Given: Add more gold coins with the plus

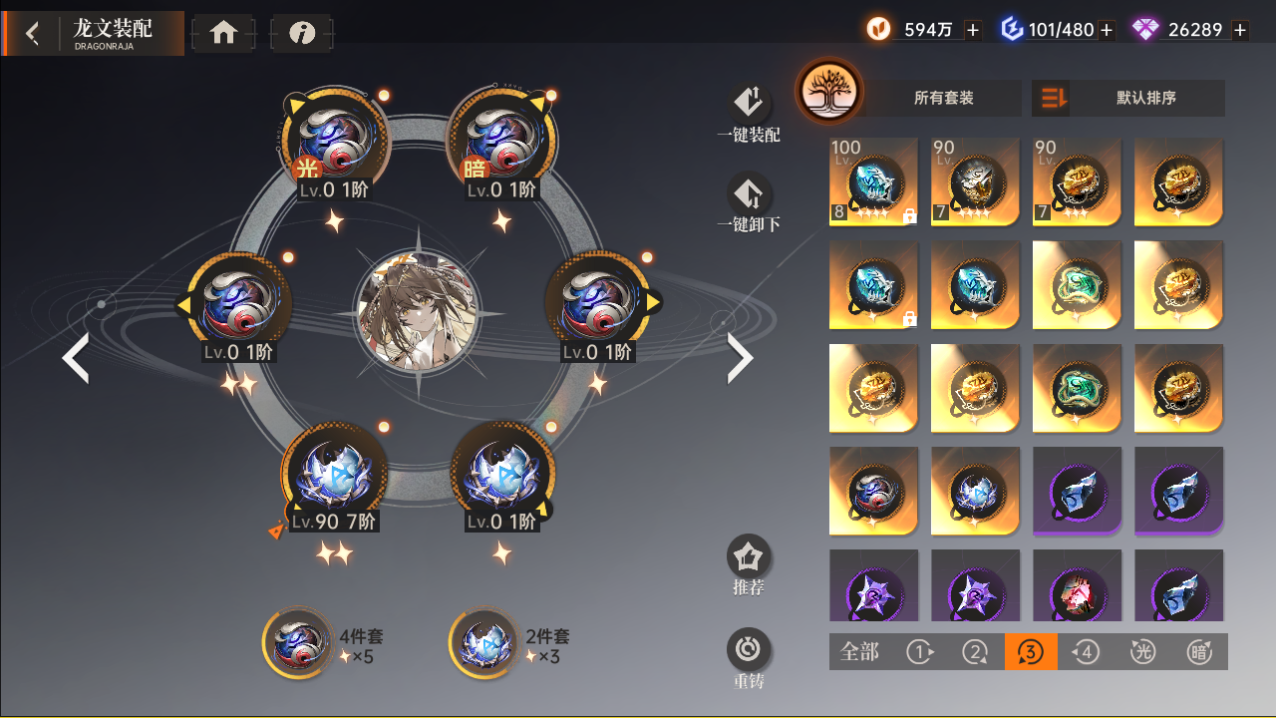Looking at the screenshot, I should point(973,30).
